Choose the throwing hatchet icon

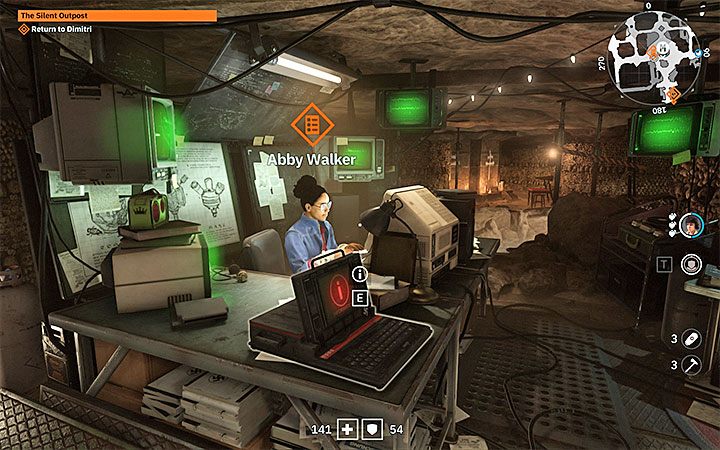(x=691, y=365)
